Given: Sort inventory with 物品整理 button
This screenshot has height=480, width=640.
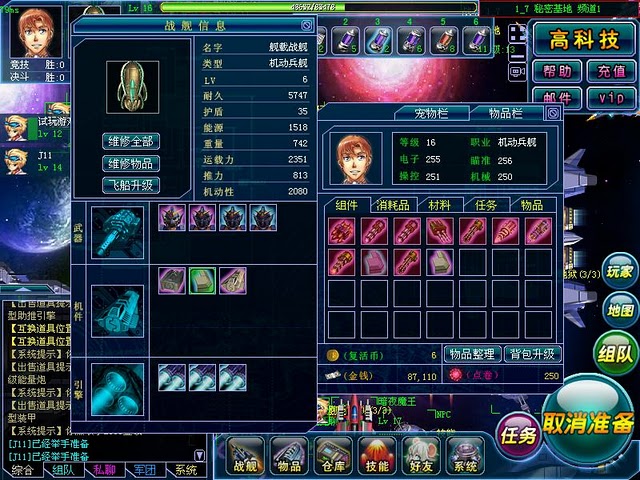Looking at the screenshot, I should (x=471, y=354).
